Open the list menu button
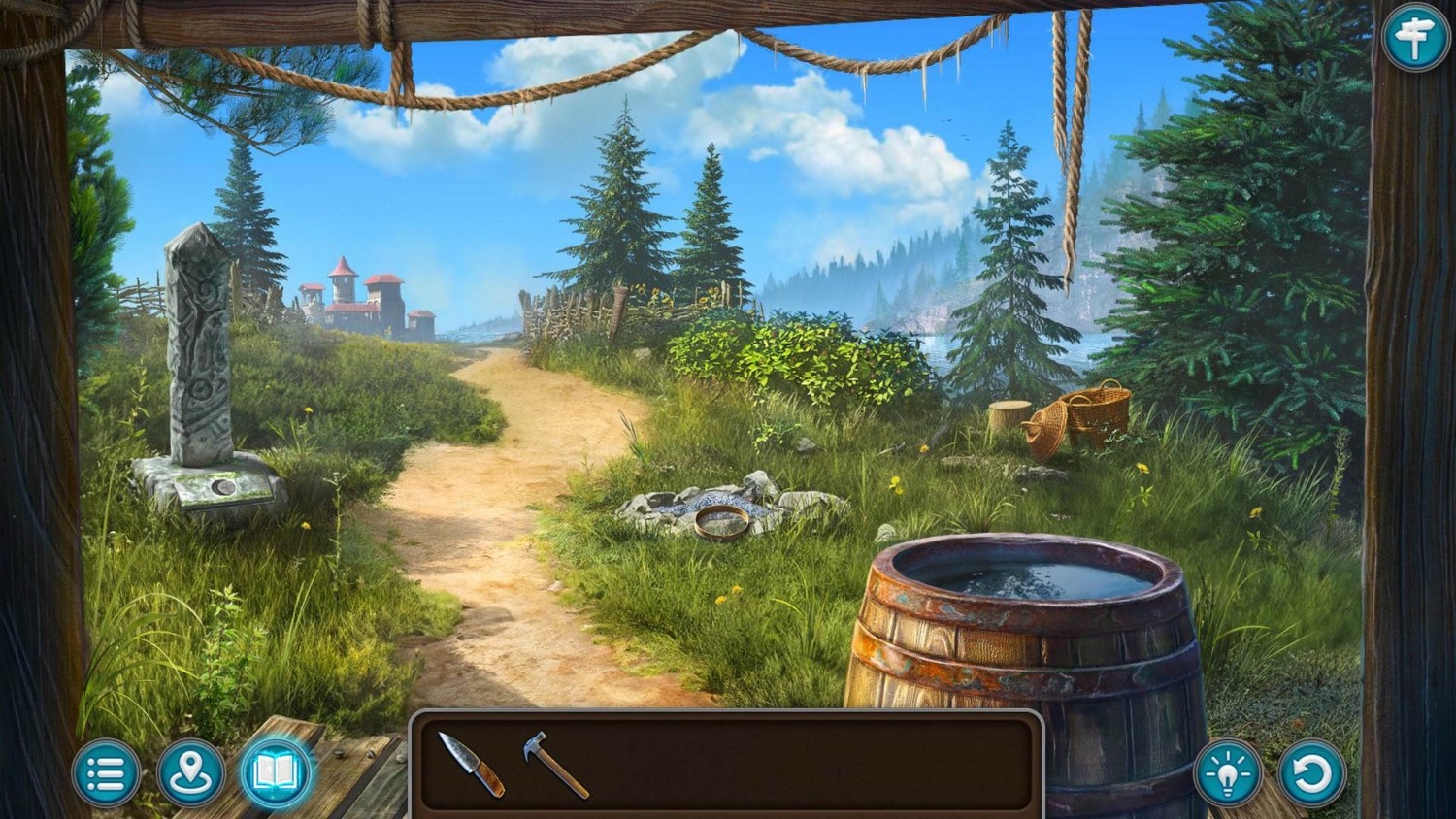Viewport: 1456px width, 819px height. coord(106,773)
